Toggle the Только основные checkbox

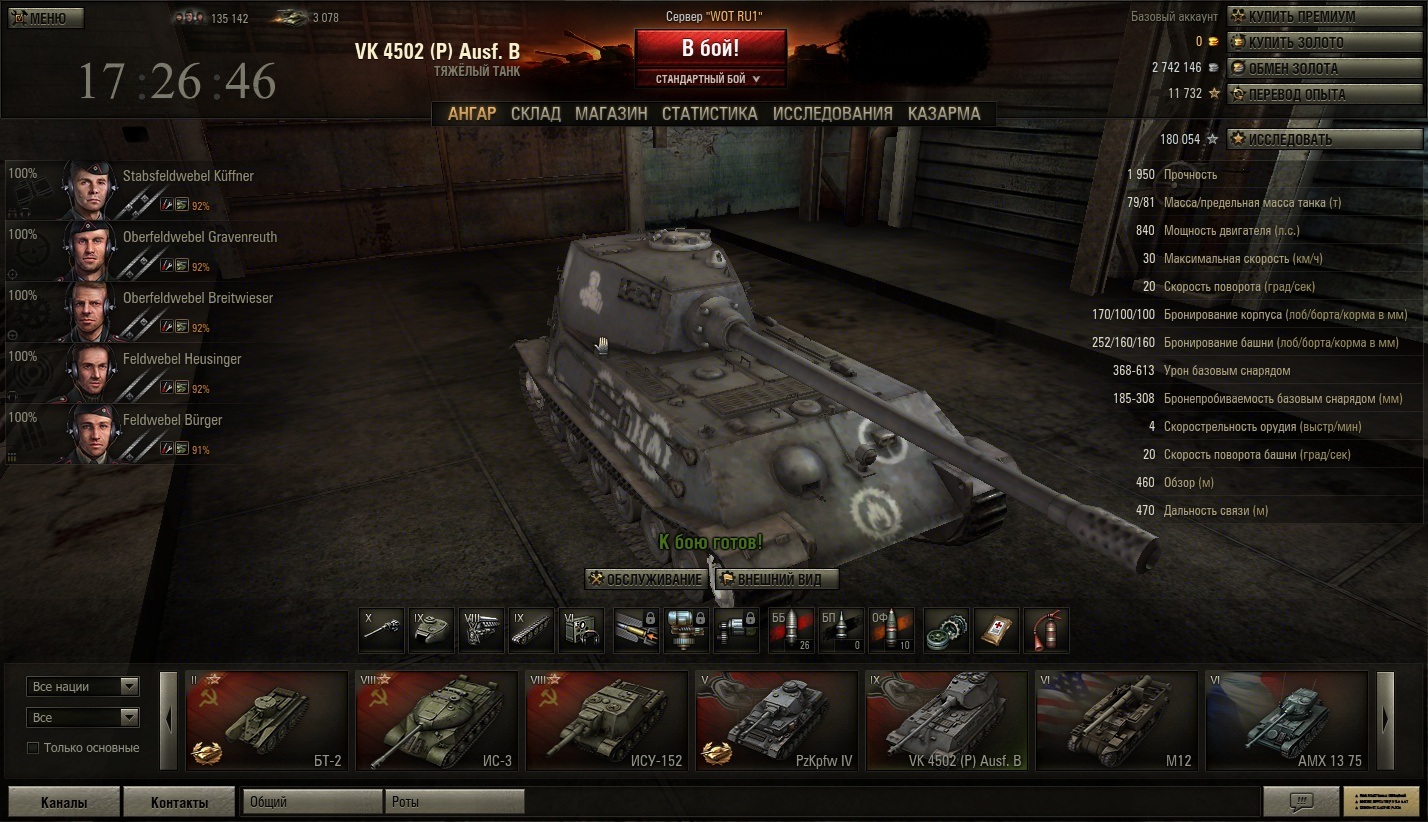tap(33, 748)
